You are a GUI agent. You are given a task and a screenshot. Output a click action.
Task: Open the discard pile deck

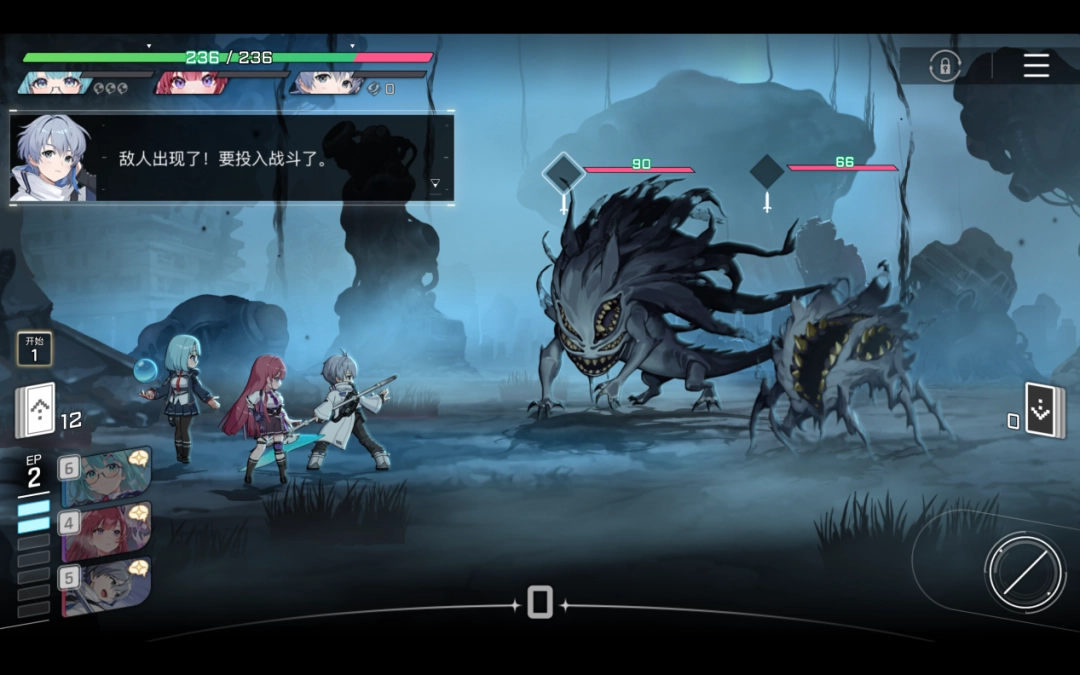click(1044, 411)
